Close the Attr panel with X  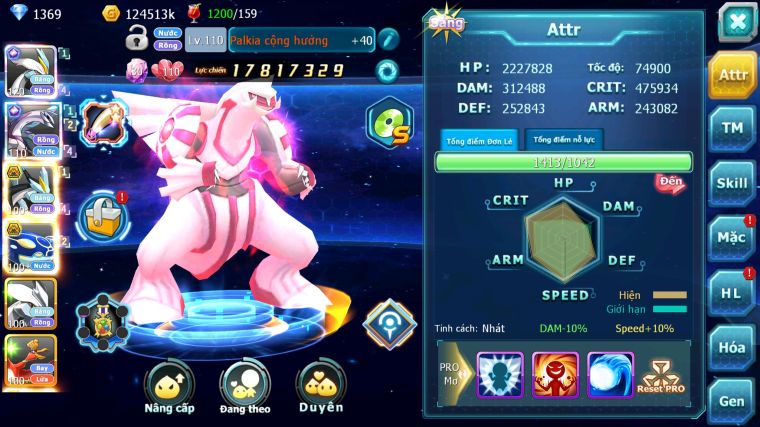pos(736,21)
